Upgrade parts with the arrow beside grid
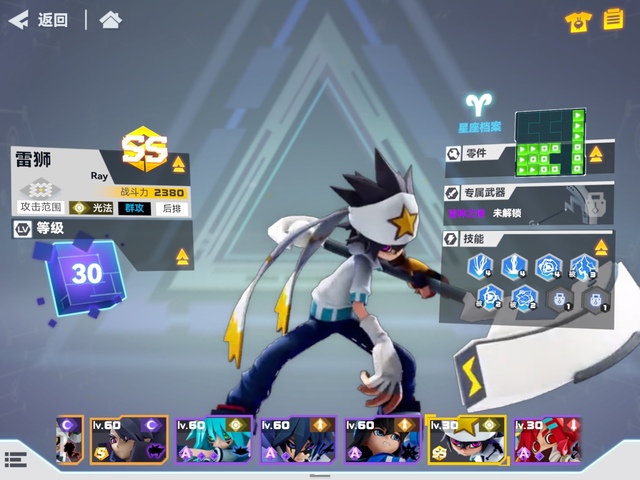640x480 pixels. click(598, 155)
